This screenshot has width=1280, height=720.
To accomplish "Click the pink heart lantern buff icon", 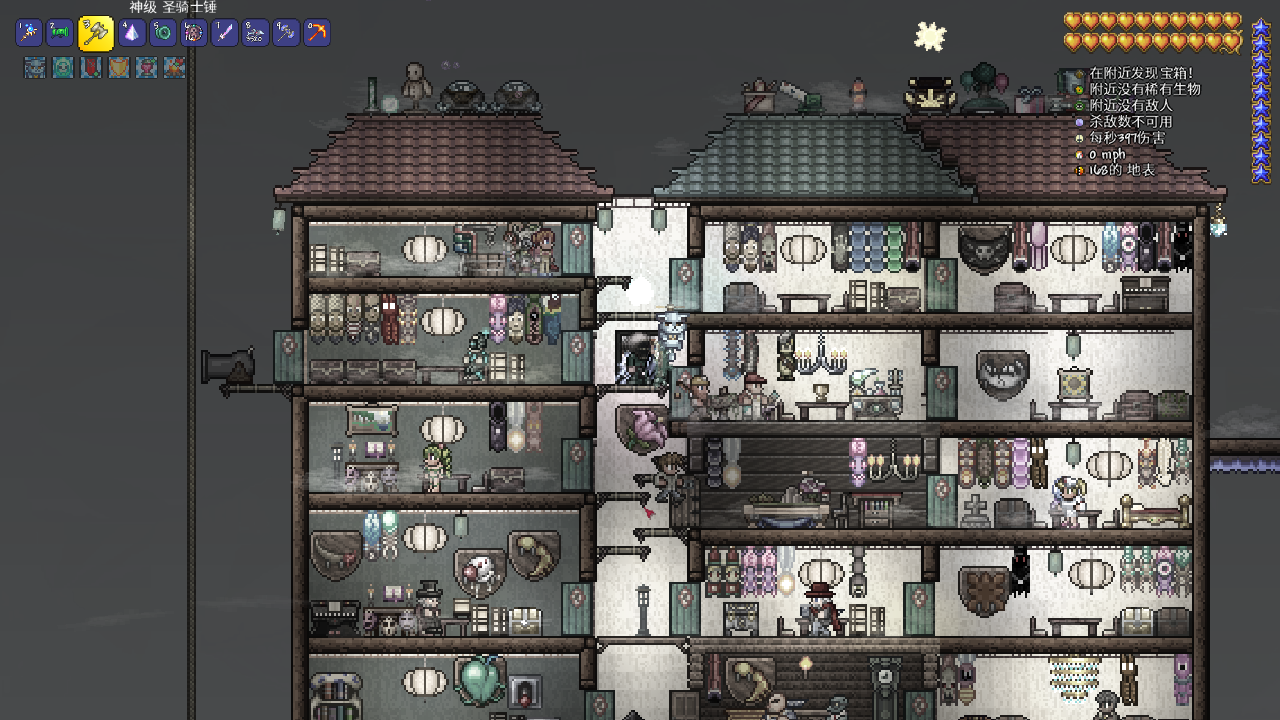I will click(x=147, y=67).
